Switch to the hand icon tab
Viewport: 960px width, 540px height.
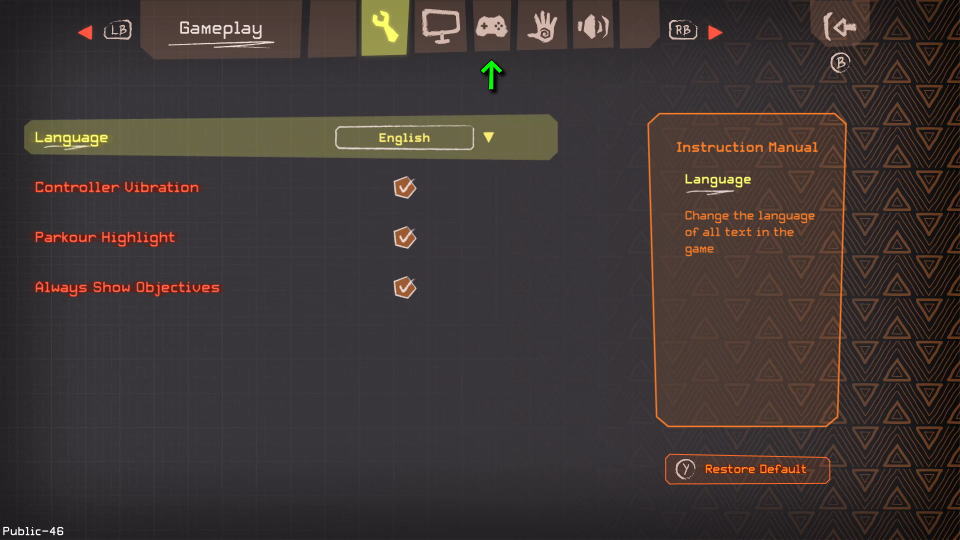[542, 26]
